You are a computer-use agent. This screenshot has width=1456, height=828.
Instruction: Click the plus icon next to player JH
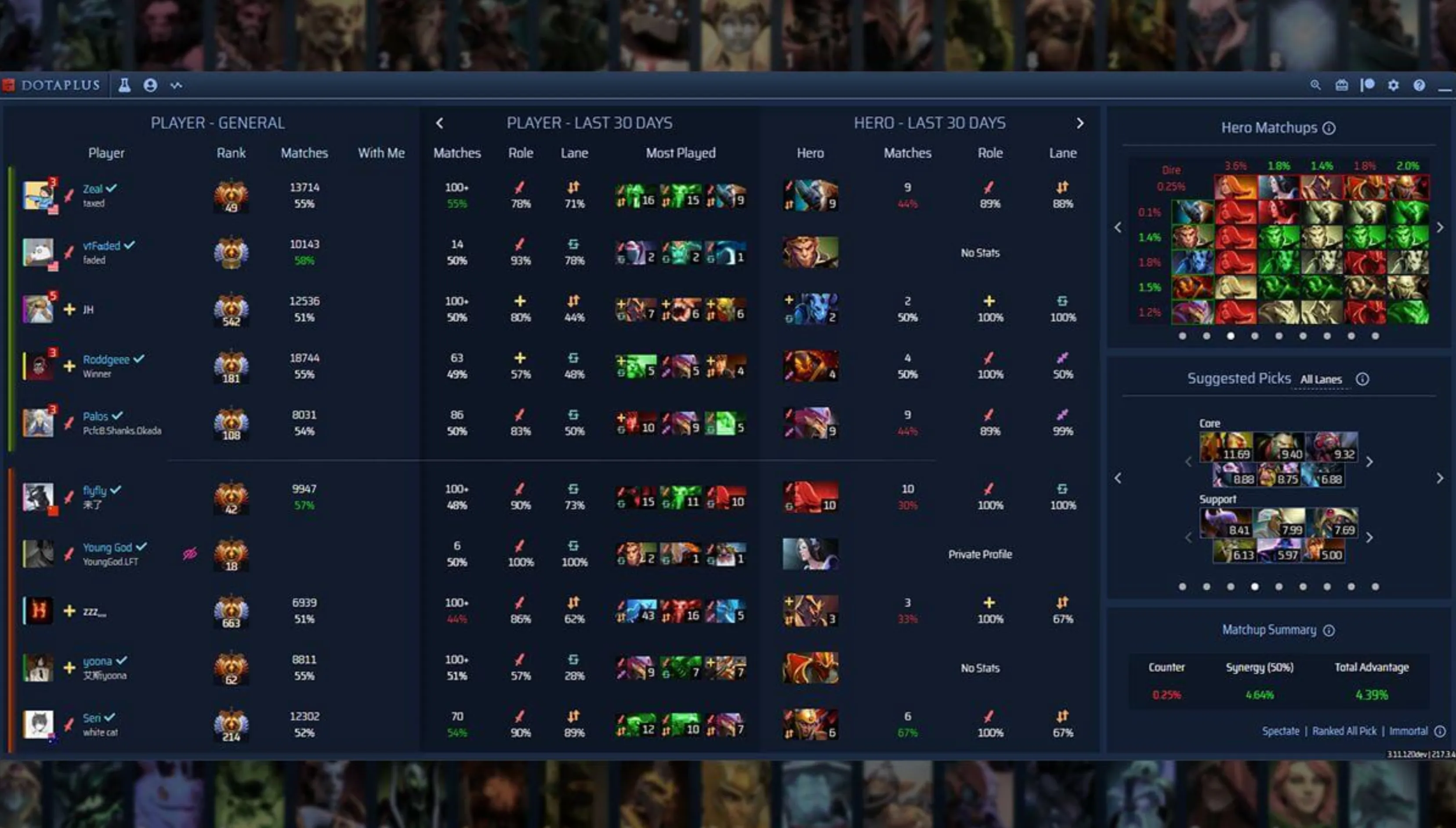click(70, 310)
